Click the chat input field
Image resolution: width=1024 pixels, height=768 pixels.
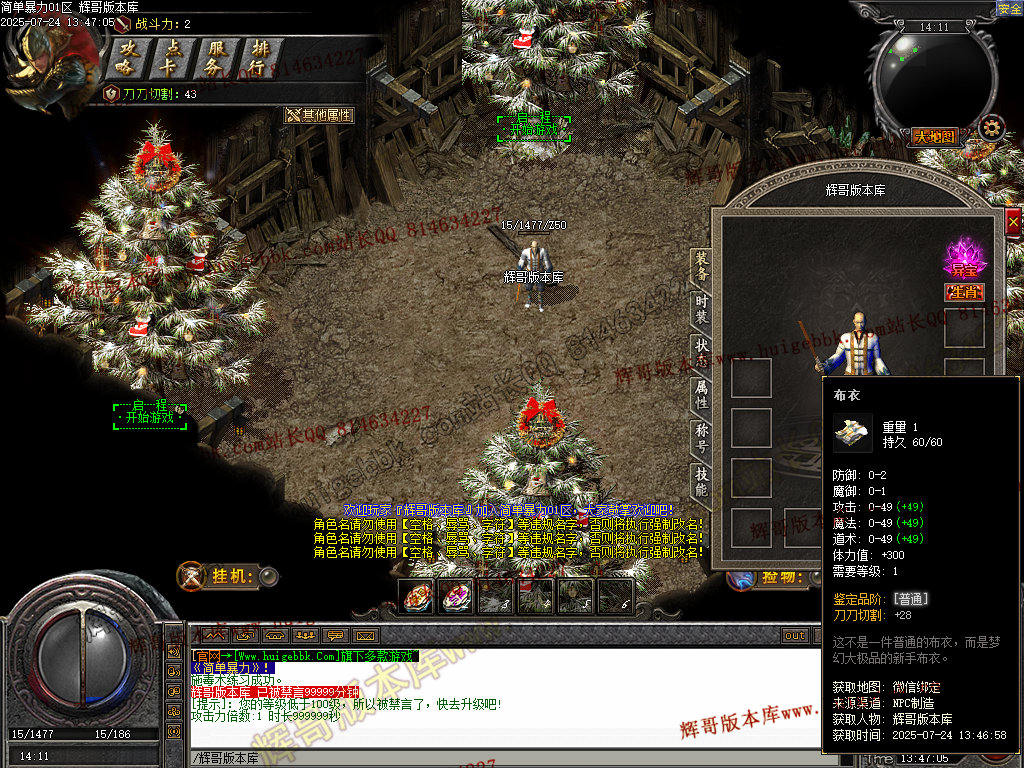click(x=500, y=758)
